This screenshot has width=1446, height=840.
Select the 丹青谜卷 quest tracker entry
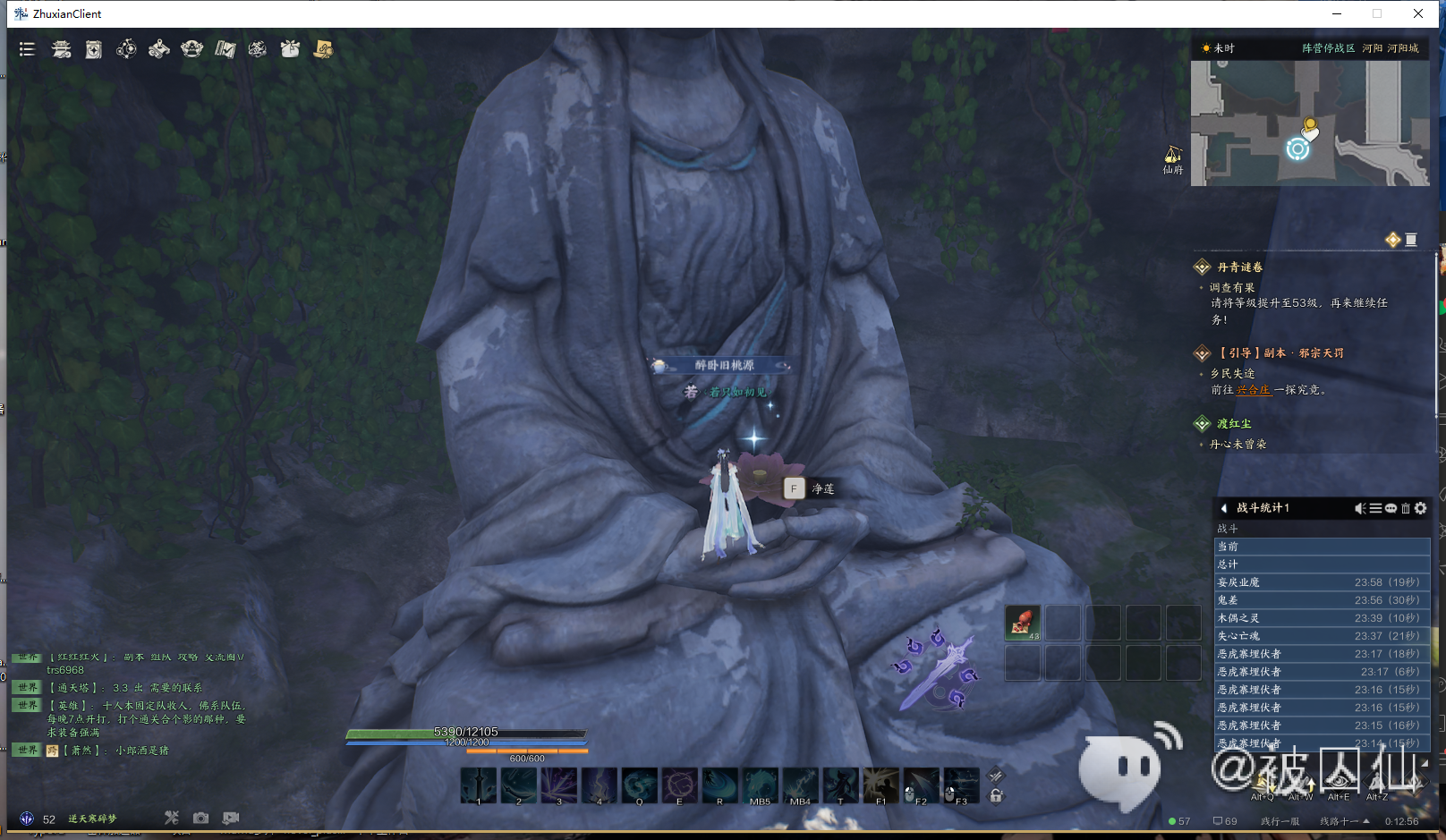[1239, 267]
